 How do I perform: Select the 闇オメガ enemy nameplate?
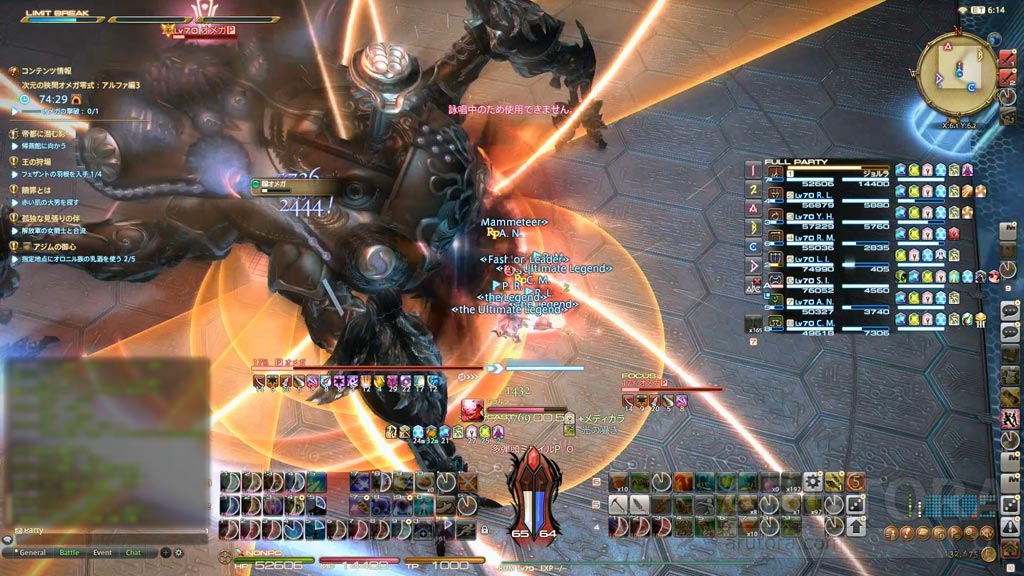click(x=277, y=184)
